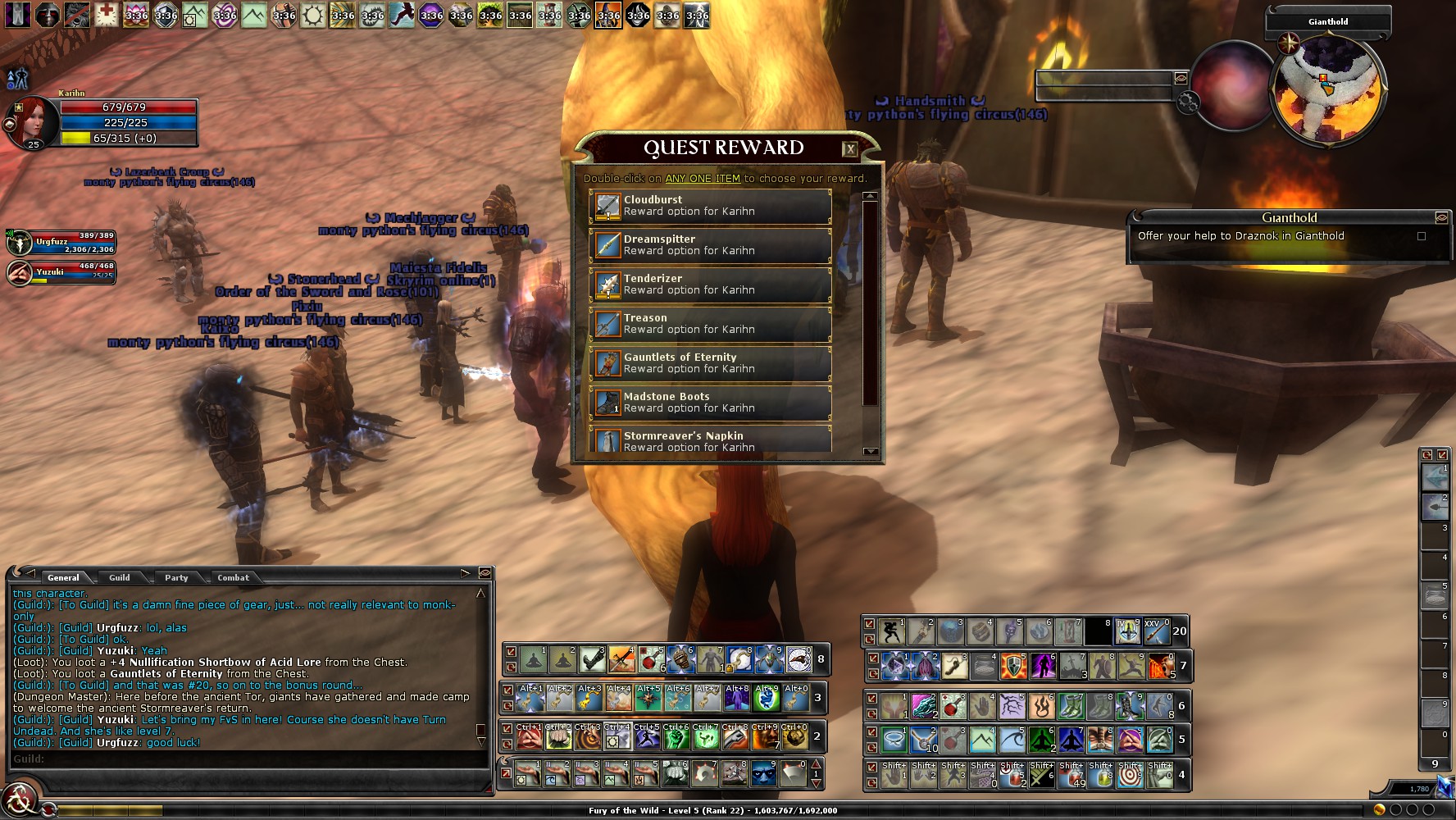Open the Party chat tab

(x=176, y=577)
